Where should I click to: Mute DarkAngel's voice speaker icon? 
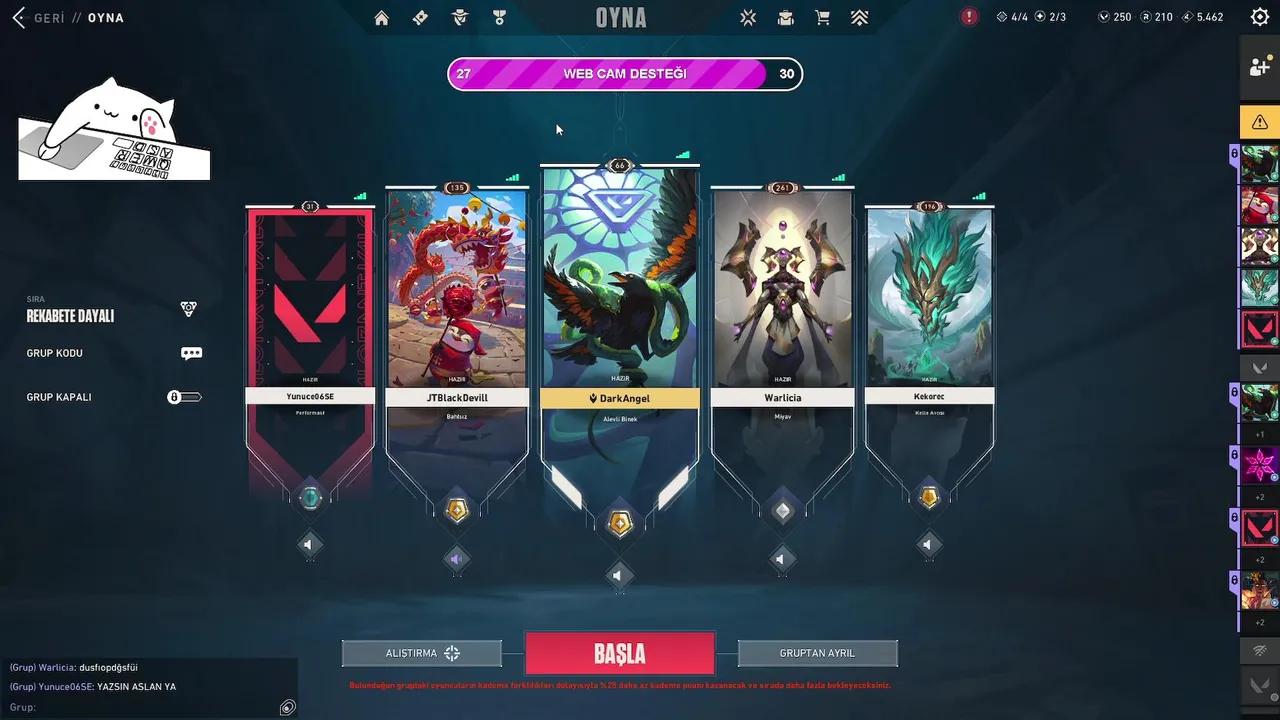coord(619,575)
